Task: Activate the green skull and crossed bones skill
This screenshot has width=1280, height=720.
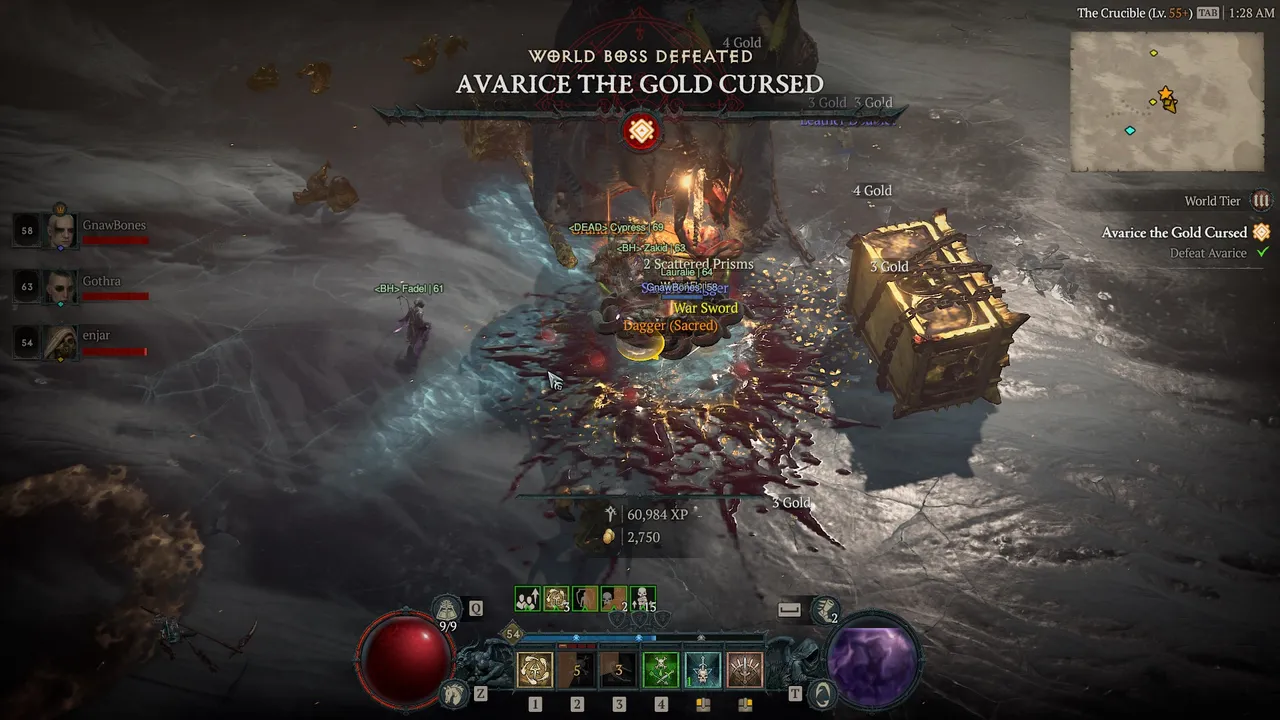Action: click(661, 670)
